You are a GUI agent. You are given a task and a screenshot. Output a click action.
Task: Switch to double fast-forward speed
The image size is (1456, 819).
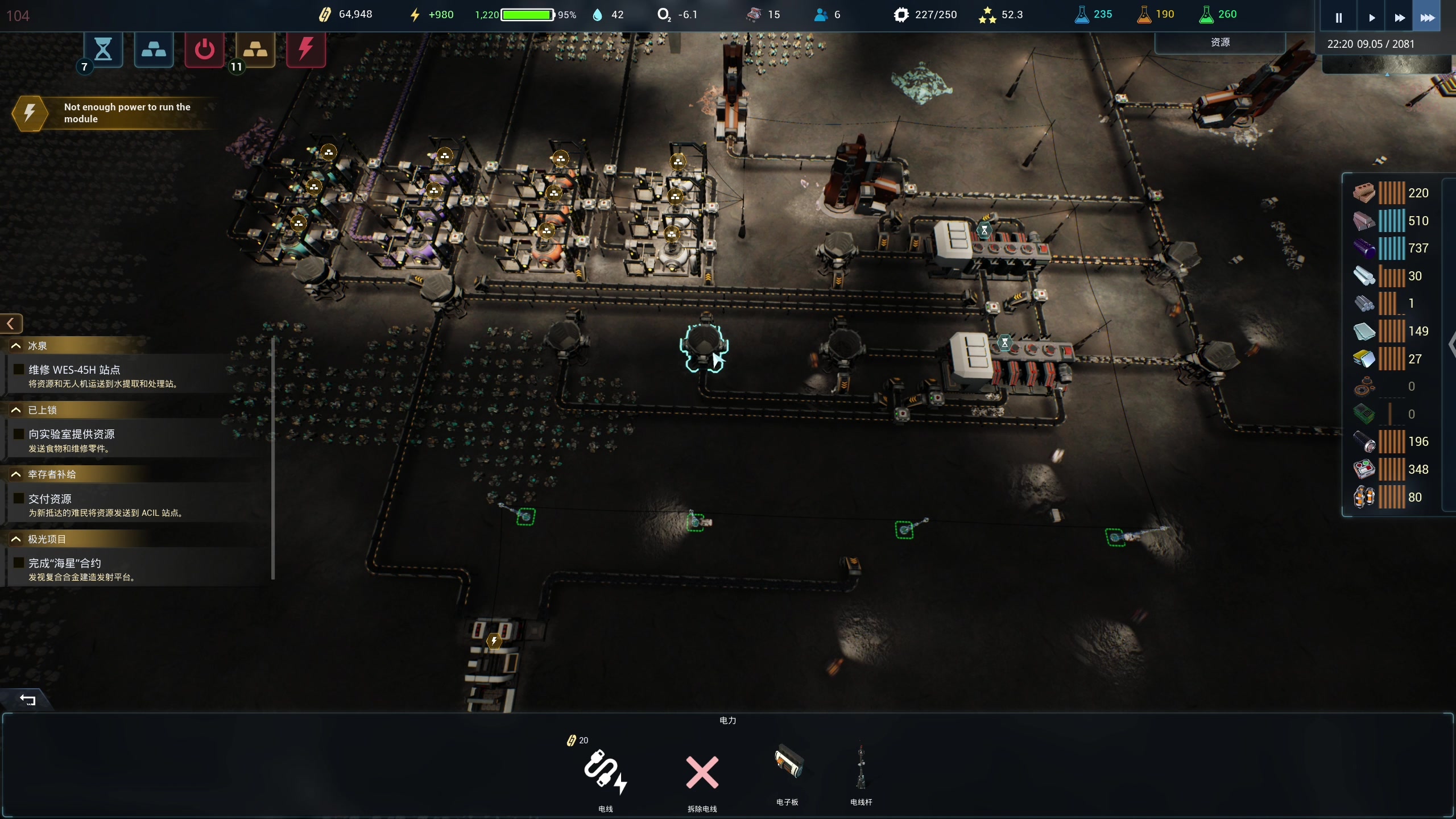1400,18
